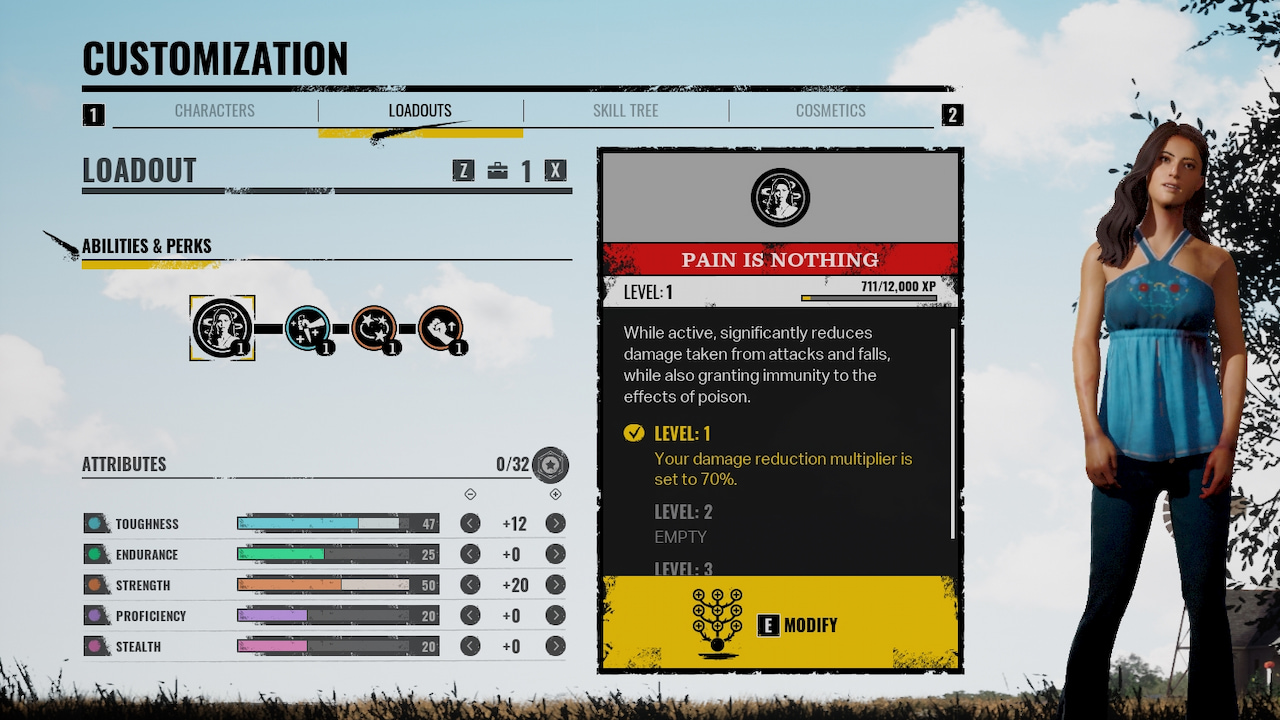The height and width of the screenshot is (720, 1280).
Task: Increase Toughness with its right arrow
Action: click(x=556, y=523)
